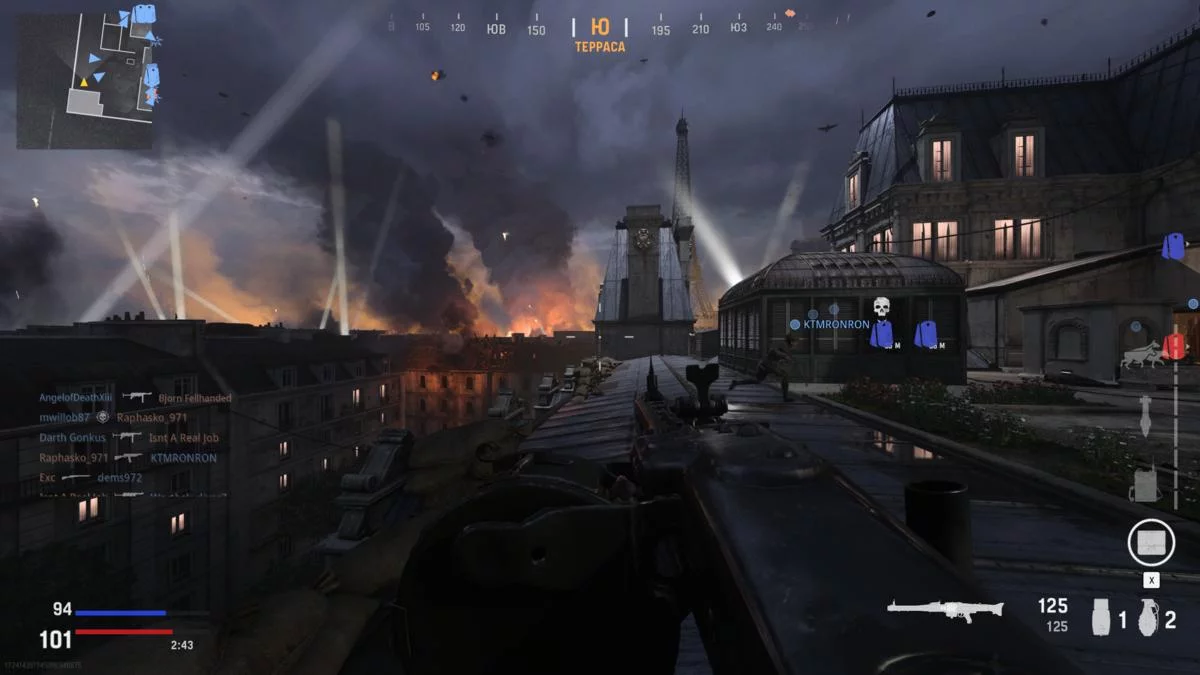1200x675 pixels.
Task: Click the skull death marker
Action: [881, 306]
